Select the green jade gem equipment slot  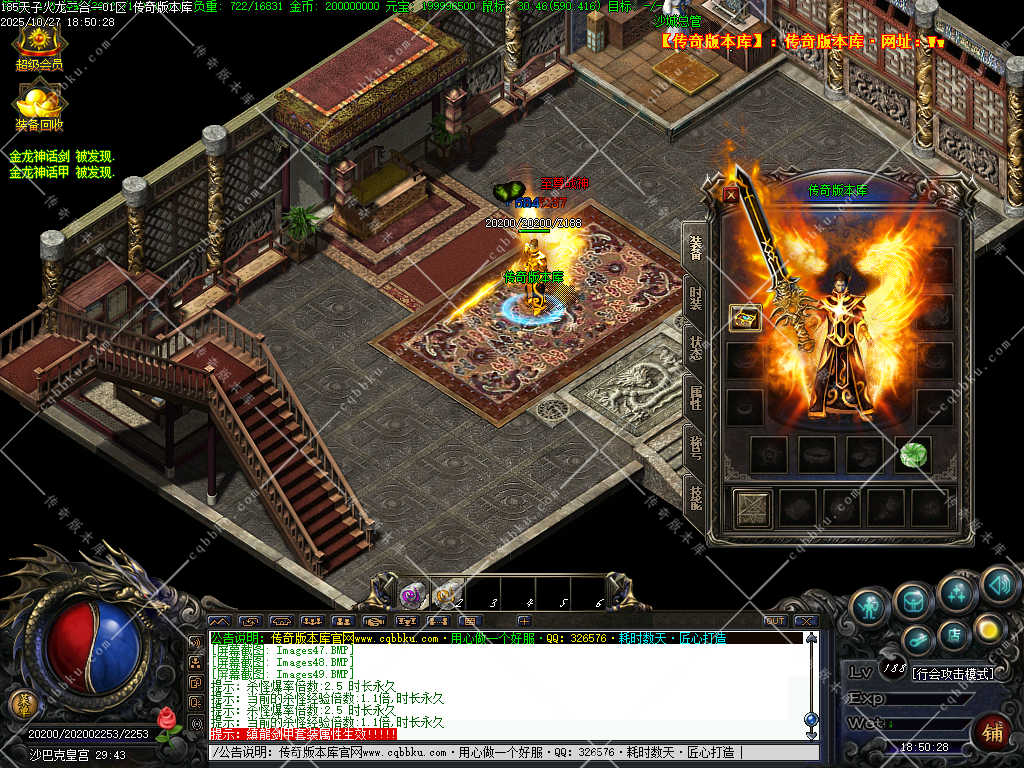coord(912,454)
